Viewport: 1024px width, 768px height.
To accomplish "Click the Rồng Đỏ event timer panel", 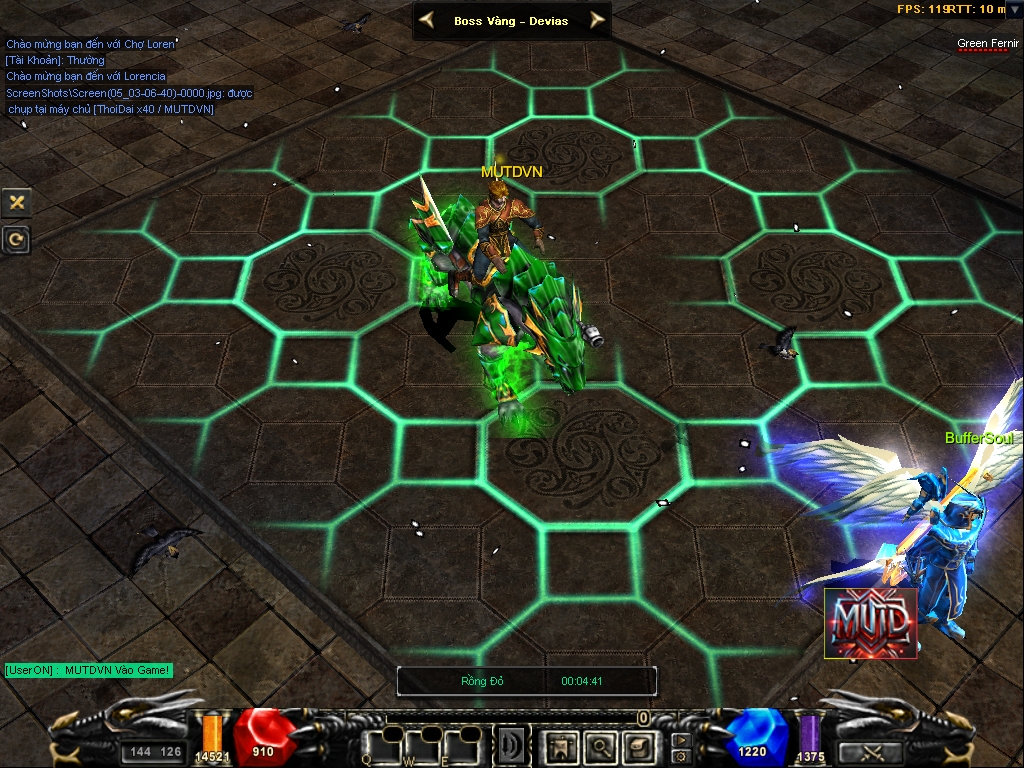I will (527, 681).
